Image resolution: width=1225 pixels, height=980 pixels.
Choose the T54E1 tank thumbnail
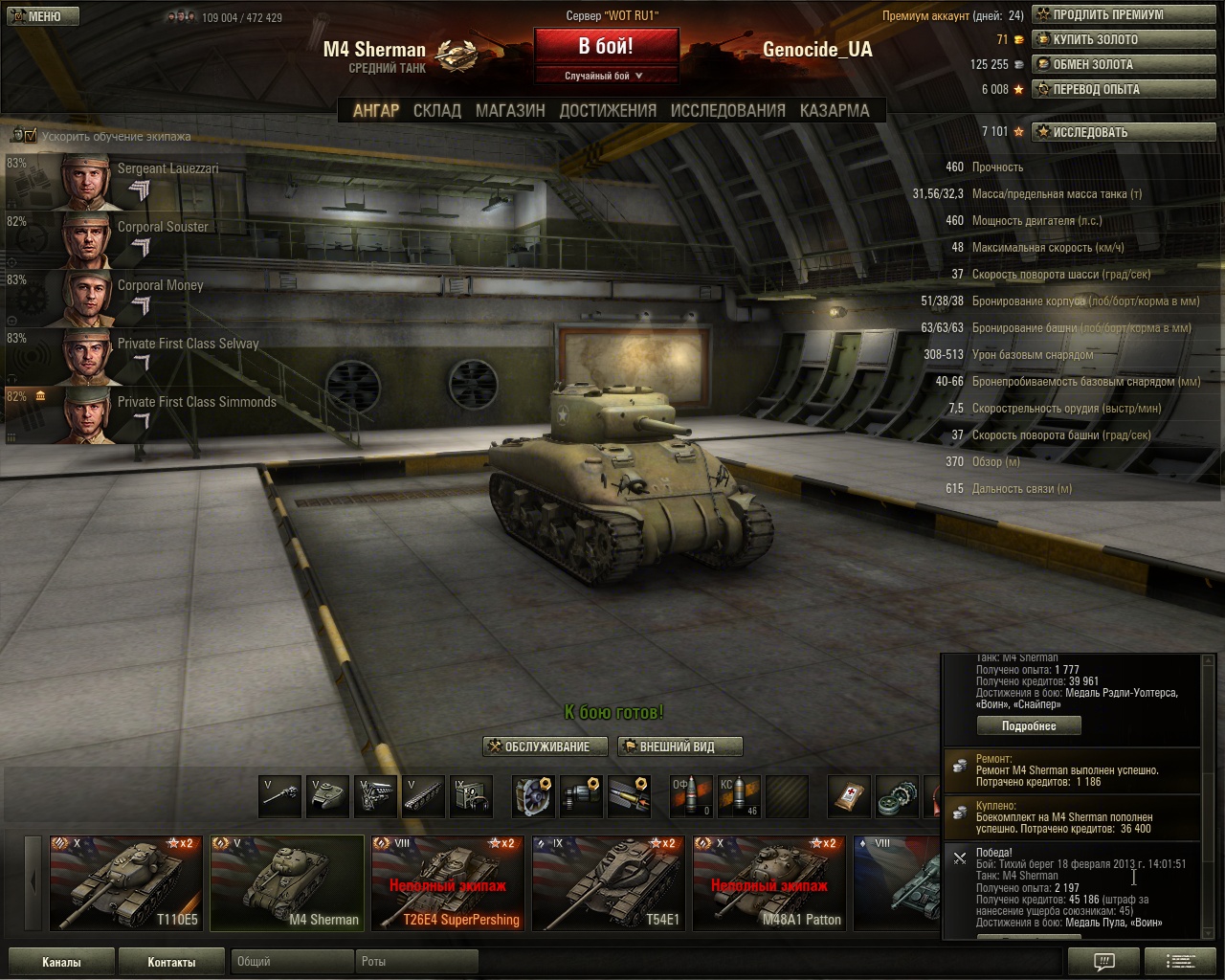[x=609, y=883]
